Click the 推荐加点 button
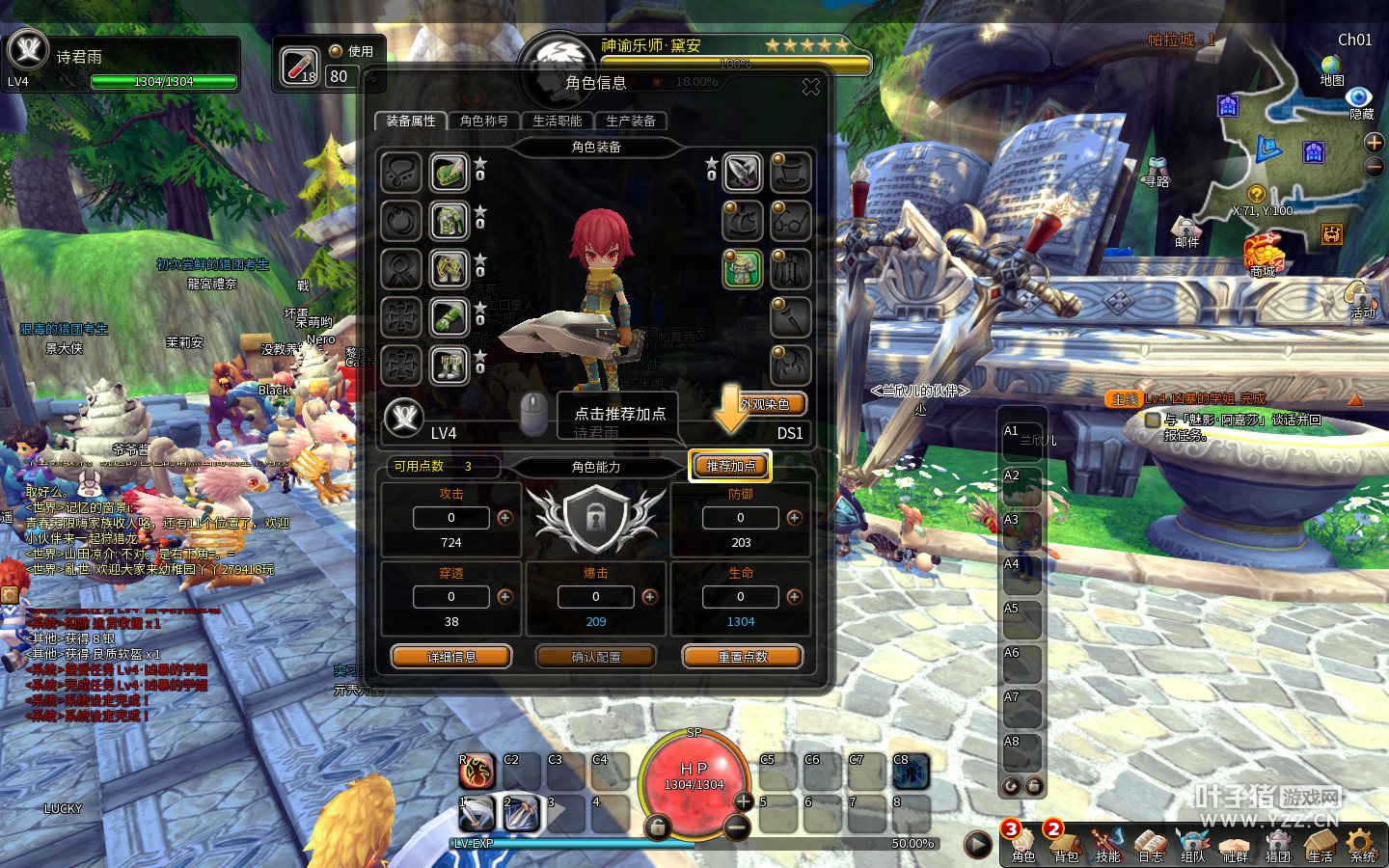 (x=730, y=466)
